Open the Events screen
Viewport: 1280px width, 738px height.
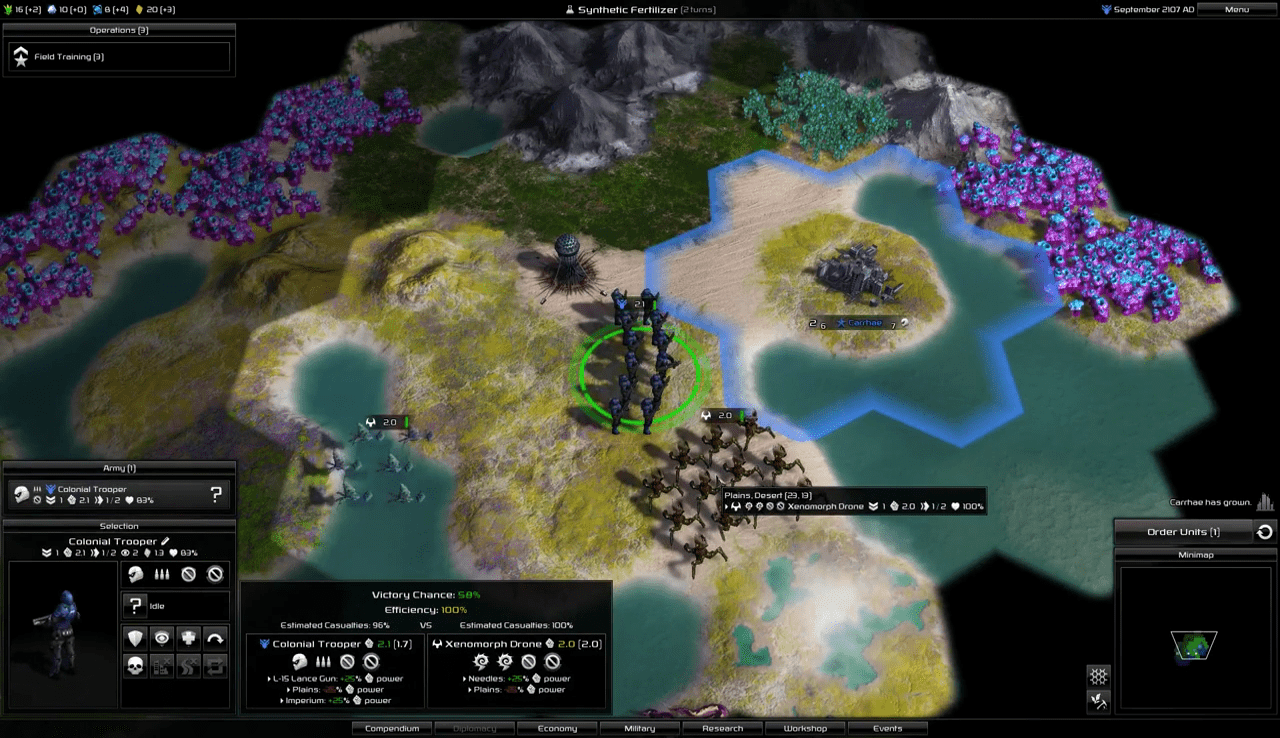(x=887, y=728)
